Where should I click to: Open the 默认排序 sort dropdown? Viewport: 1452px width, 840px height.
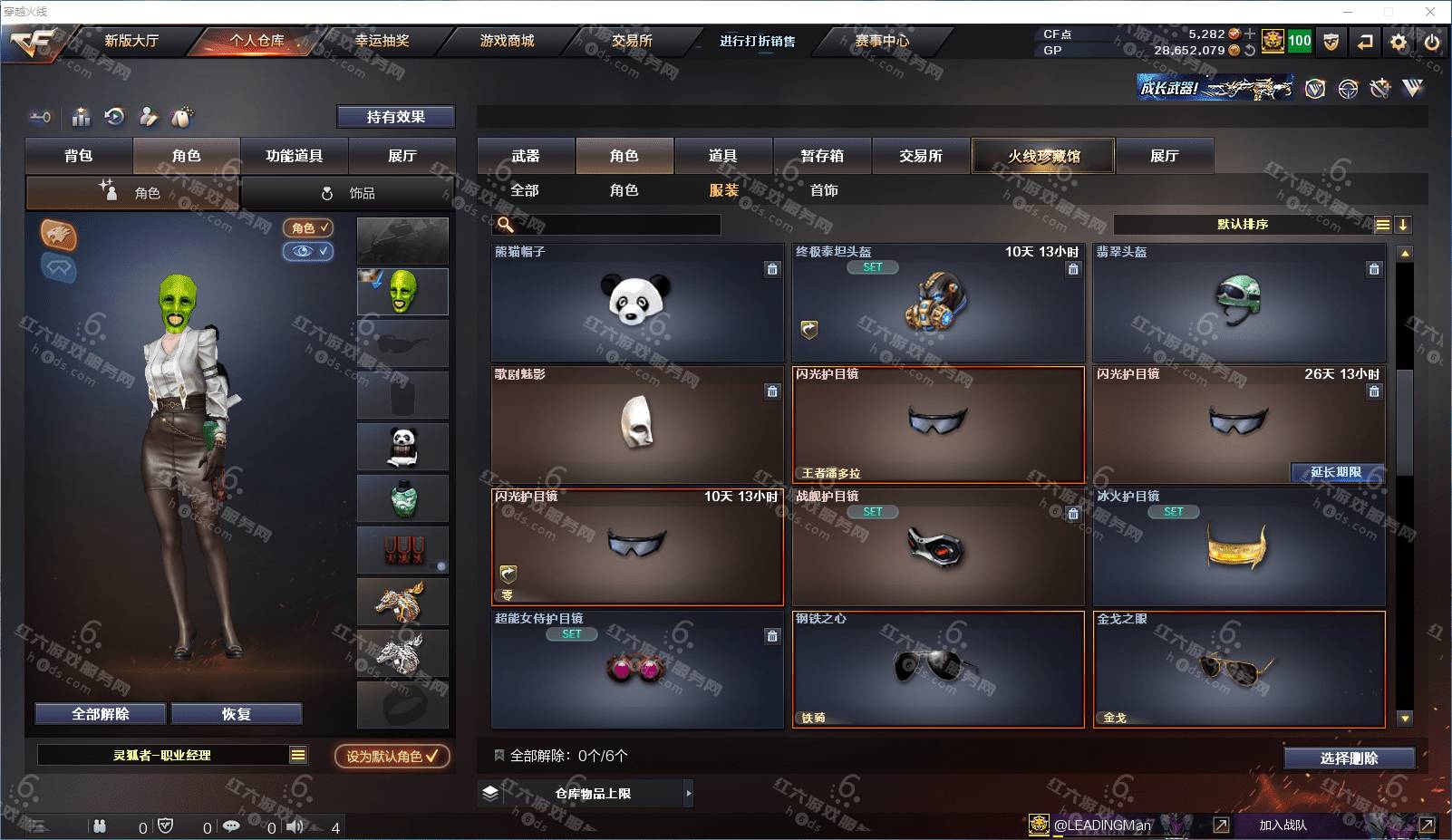(x=1243, y=225)
